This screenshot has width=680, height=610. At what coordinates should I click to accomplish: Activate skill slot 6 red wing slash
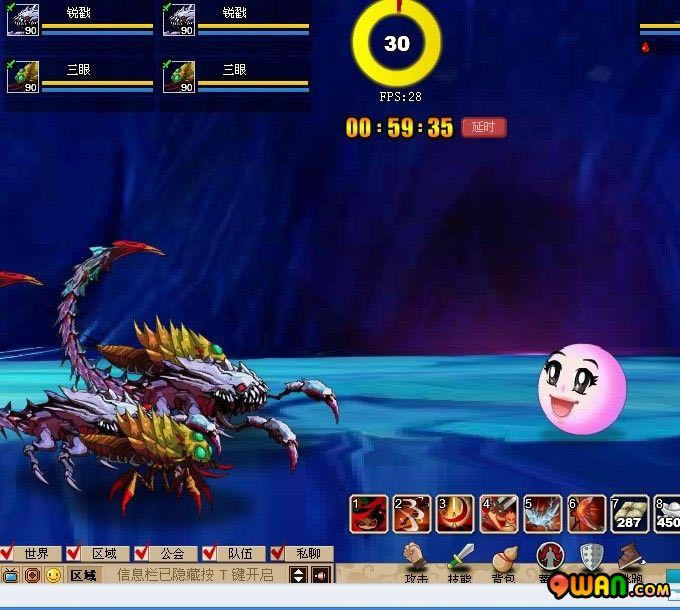click(586, 514)
